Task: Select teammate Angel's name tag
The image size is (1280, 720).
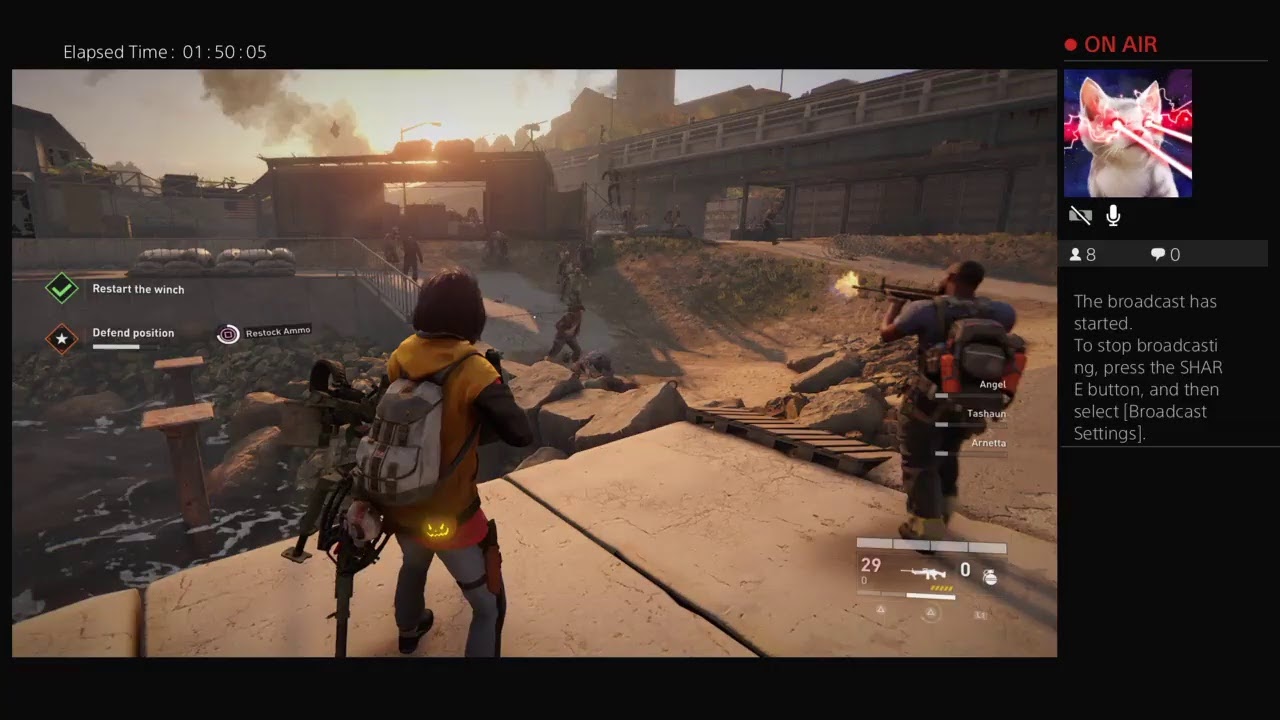Action: (x=992, y=384)
